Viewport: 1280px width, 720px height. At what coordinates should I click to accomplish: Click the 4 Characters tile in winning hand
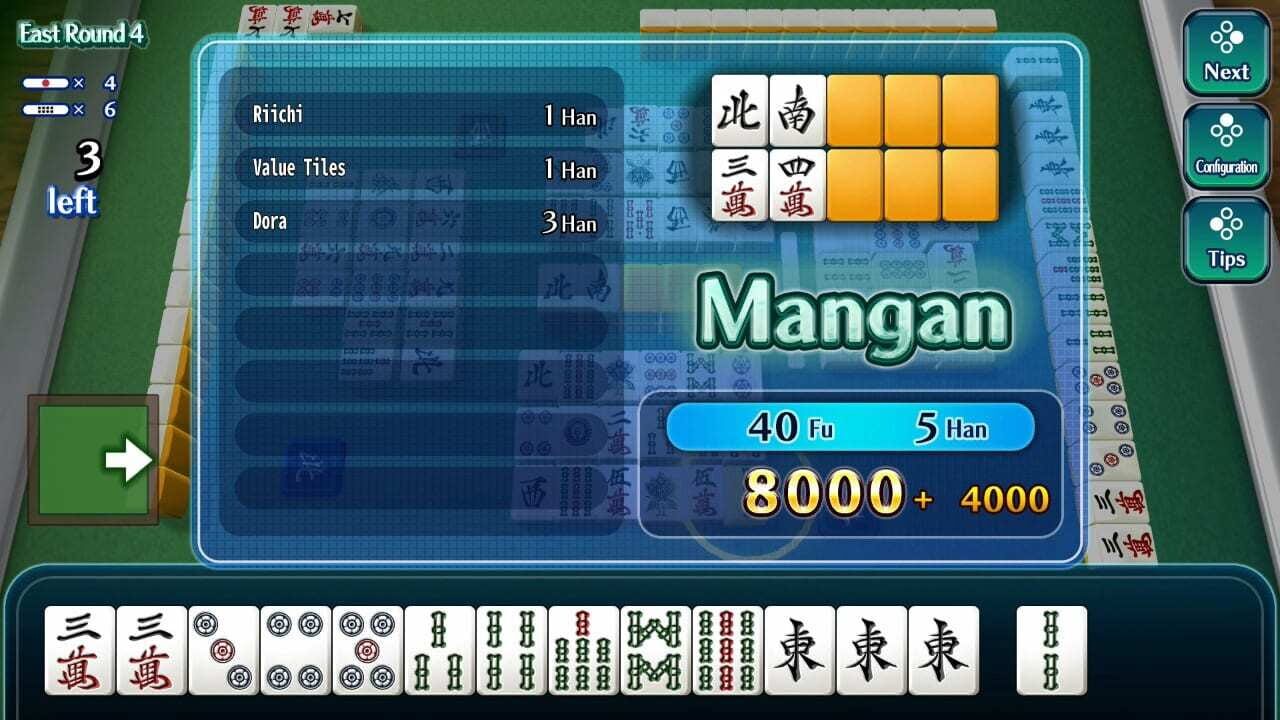click(797, 185)
